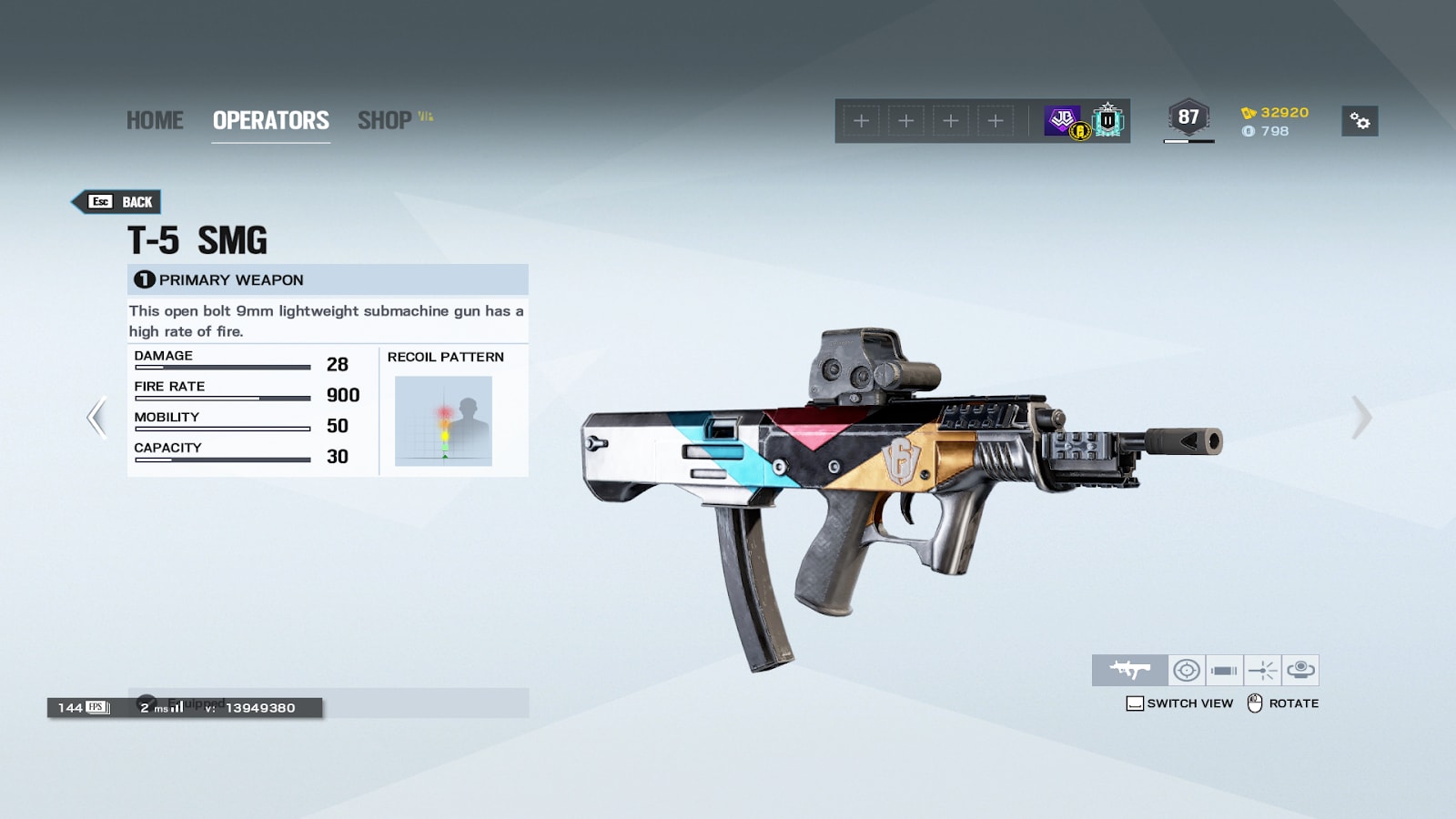This screenshot has height=819, width=1456.
Task: Click the SWITCH VIEW control
Action: coord(1179,703)
